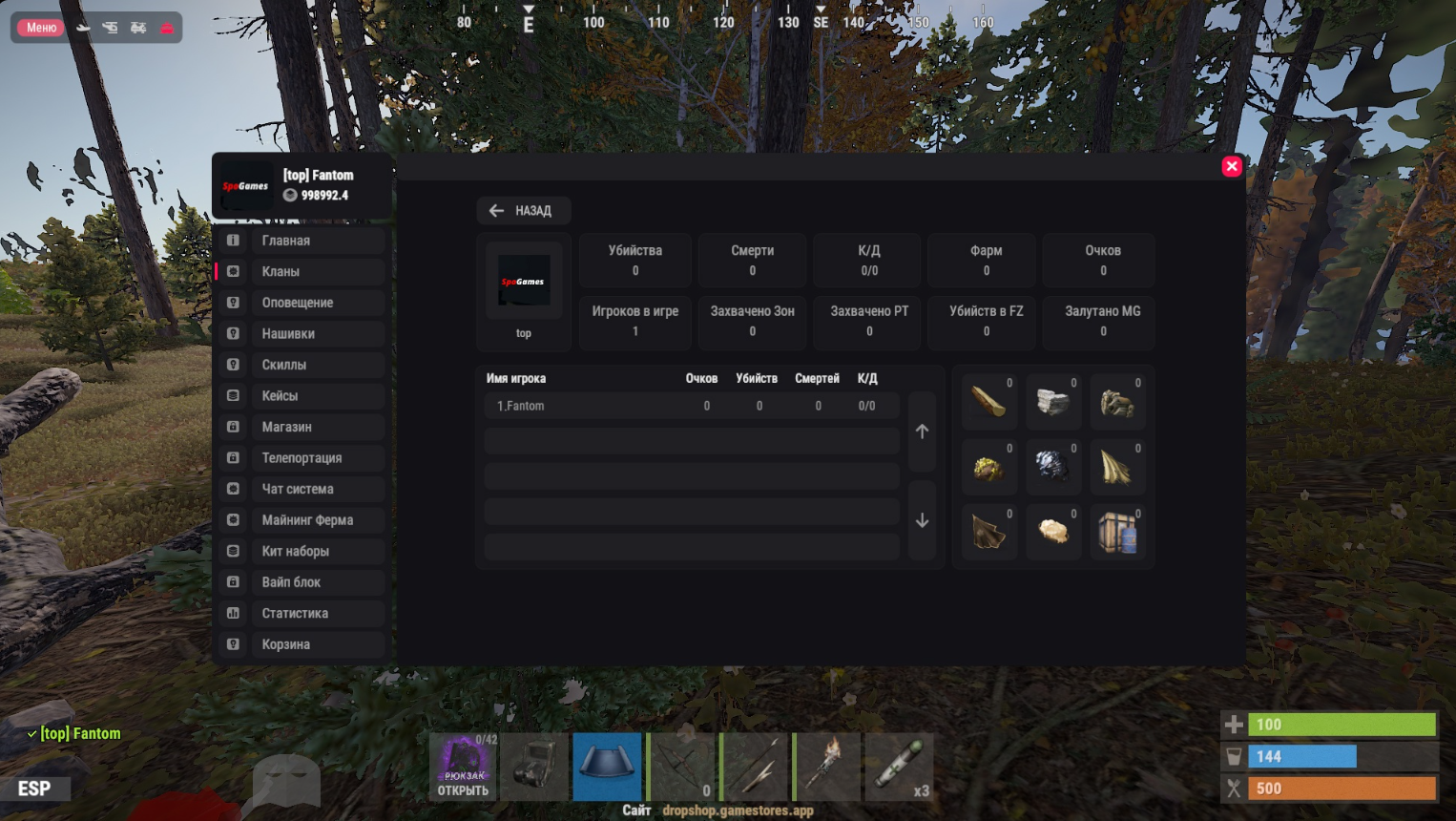Open the Оповещение section

tap(301, 303)
